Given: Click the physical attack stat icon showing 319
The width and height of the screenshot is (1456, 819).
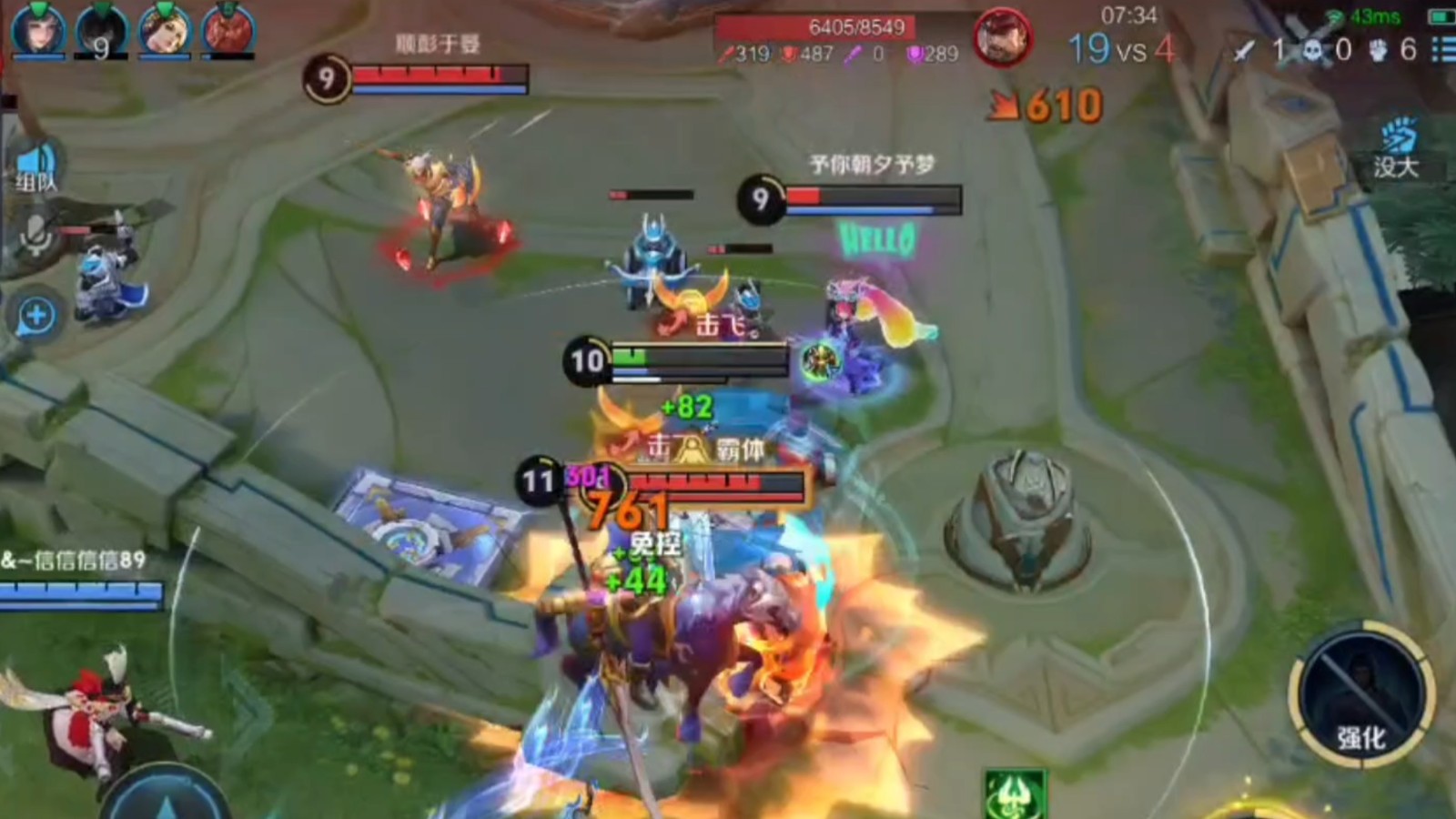Looking at the screenshot, I should pos(729,55).
